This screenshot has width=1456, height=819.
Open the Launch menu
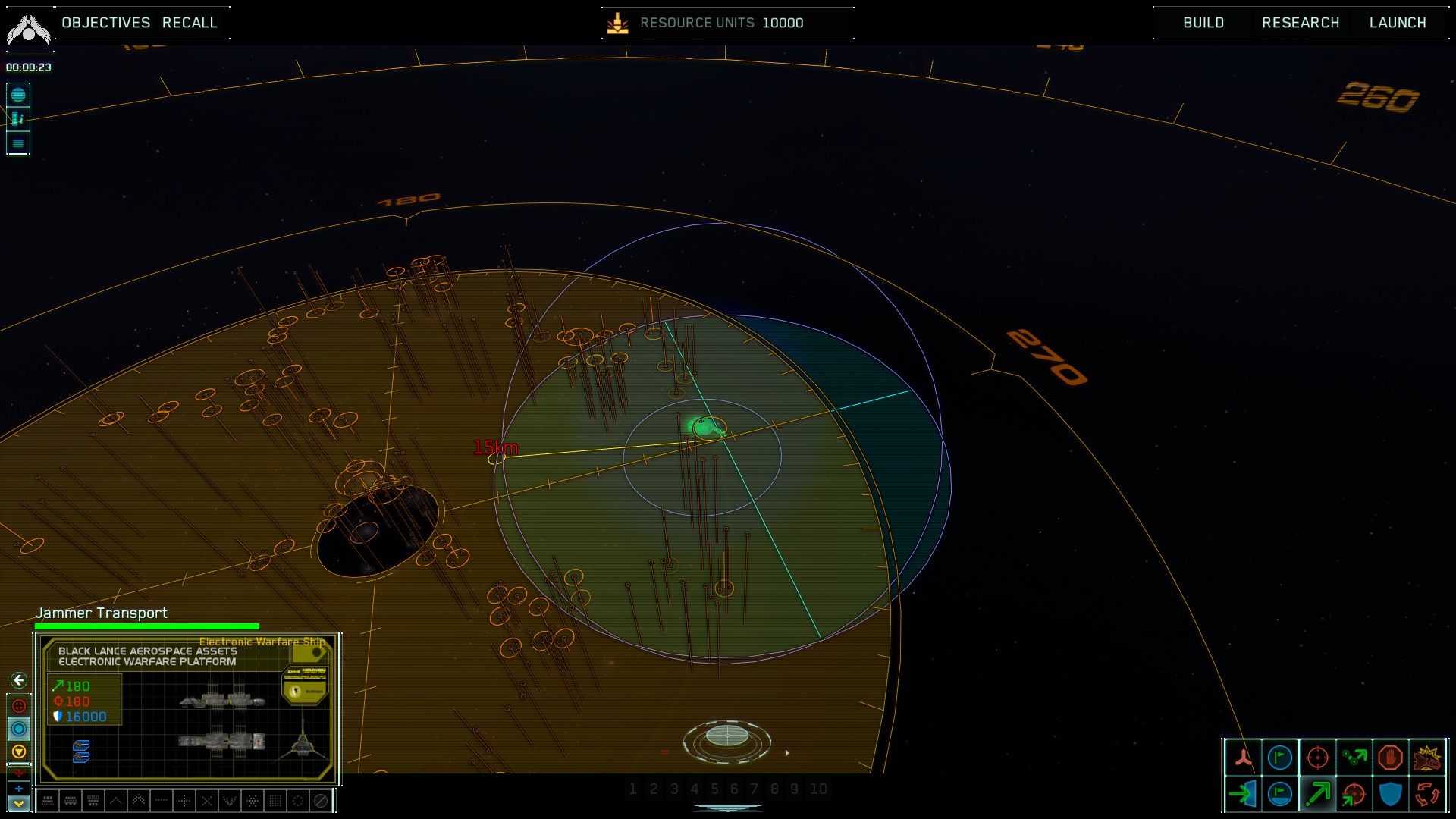click(x=1397, y=23)
